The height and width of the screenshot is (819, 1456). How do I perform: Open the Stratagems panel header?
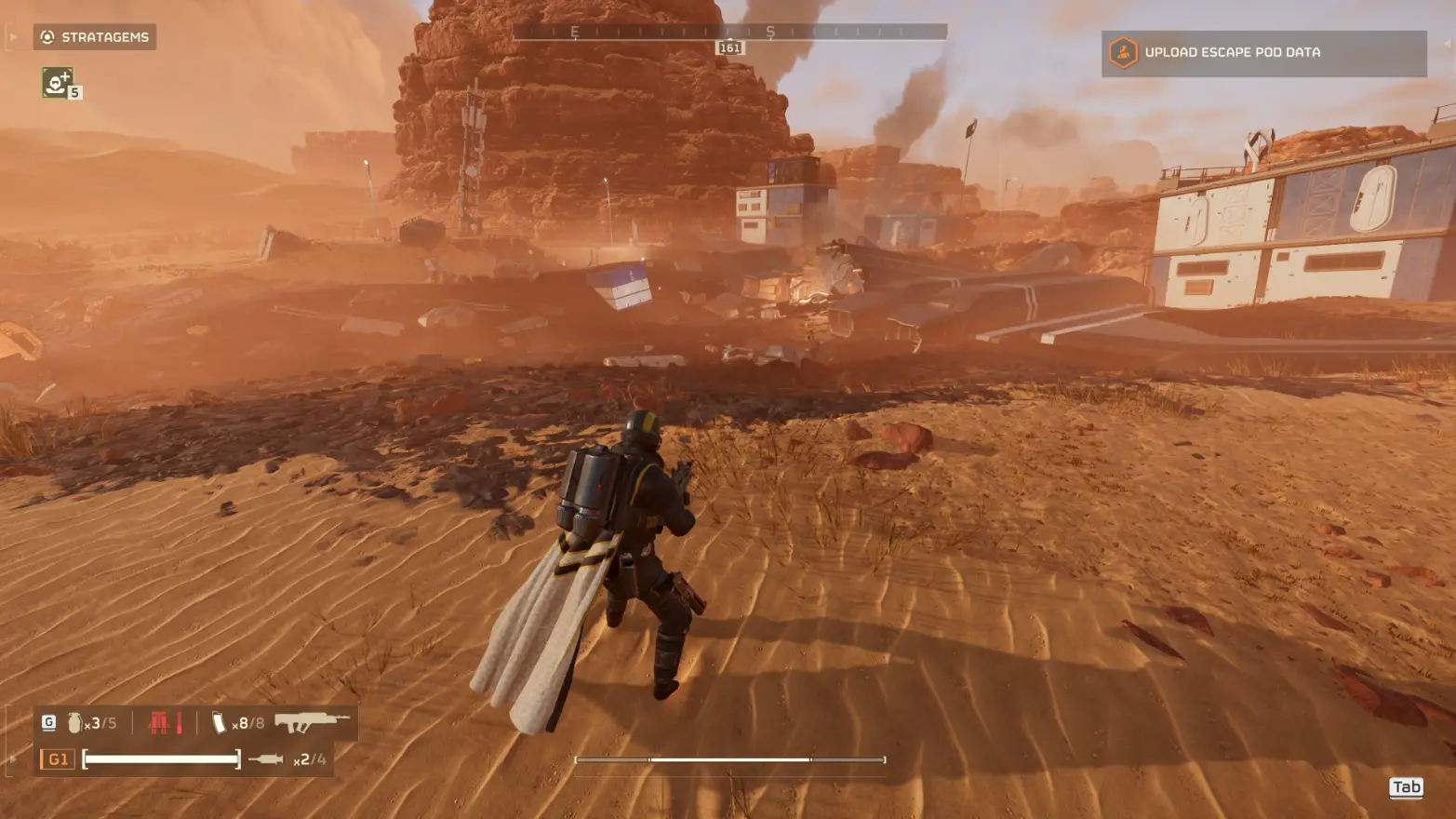pos(95,37)
